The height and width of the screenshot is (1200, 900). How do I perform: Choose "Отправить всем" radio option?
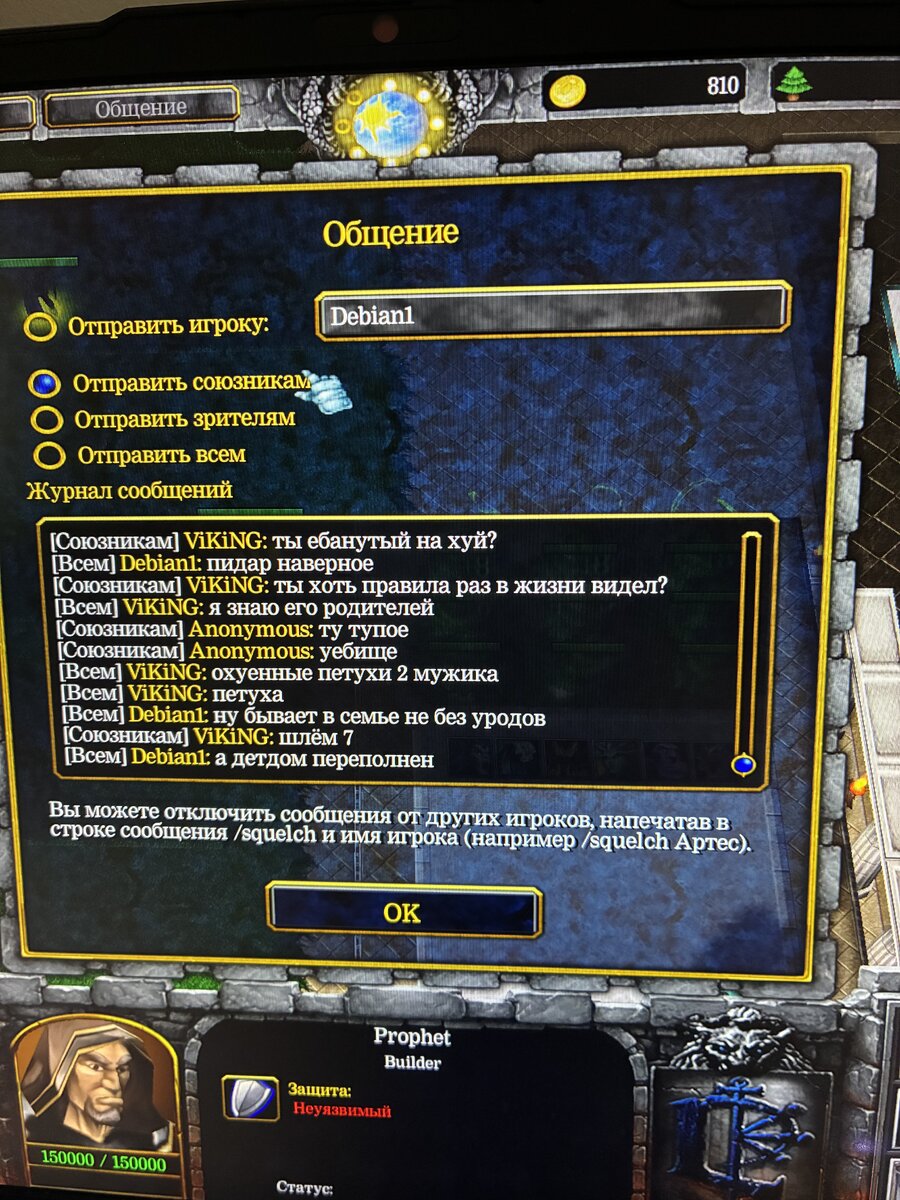coord(50,456)
